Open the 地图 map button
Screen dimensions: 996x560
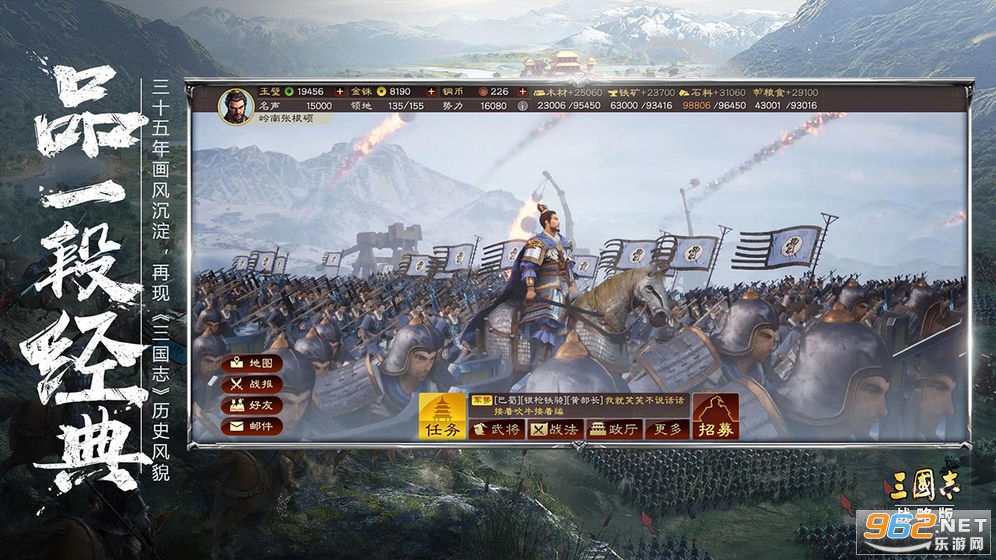(252, 363)
